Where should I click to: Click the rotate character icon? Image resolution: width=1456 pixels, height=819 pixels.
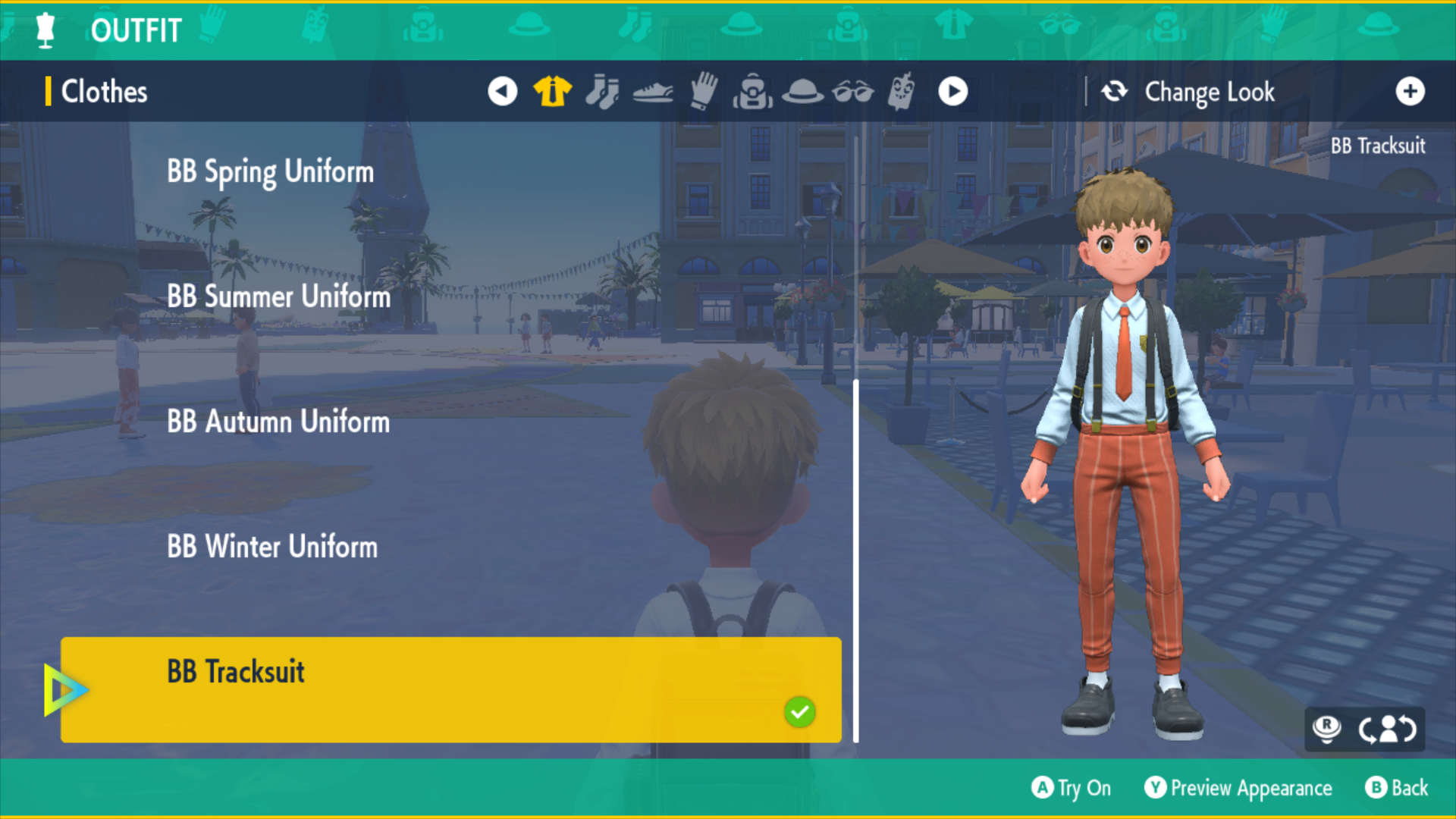[x=1387, y=729]
